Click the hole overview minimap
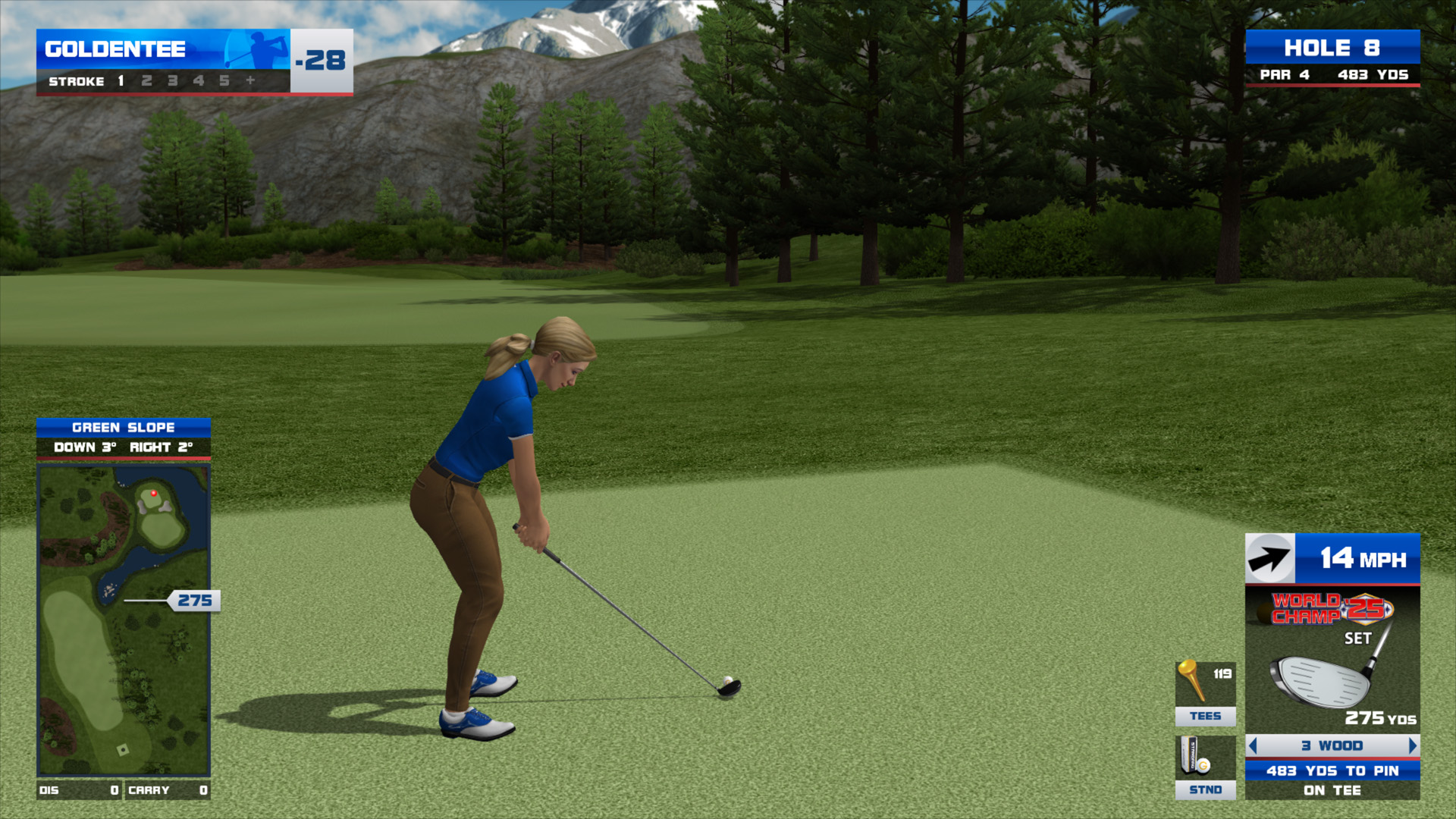This screenshot has width=1456, height=819. click(x=124, y=620)
